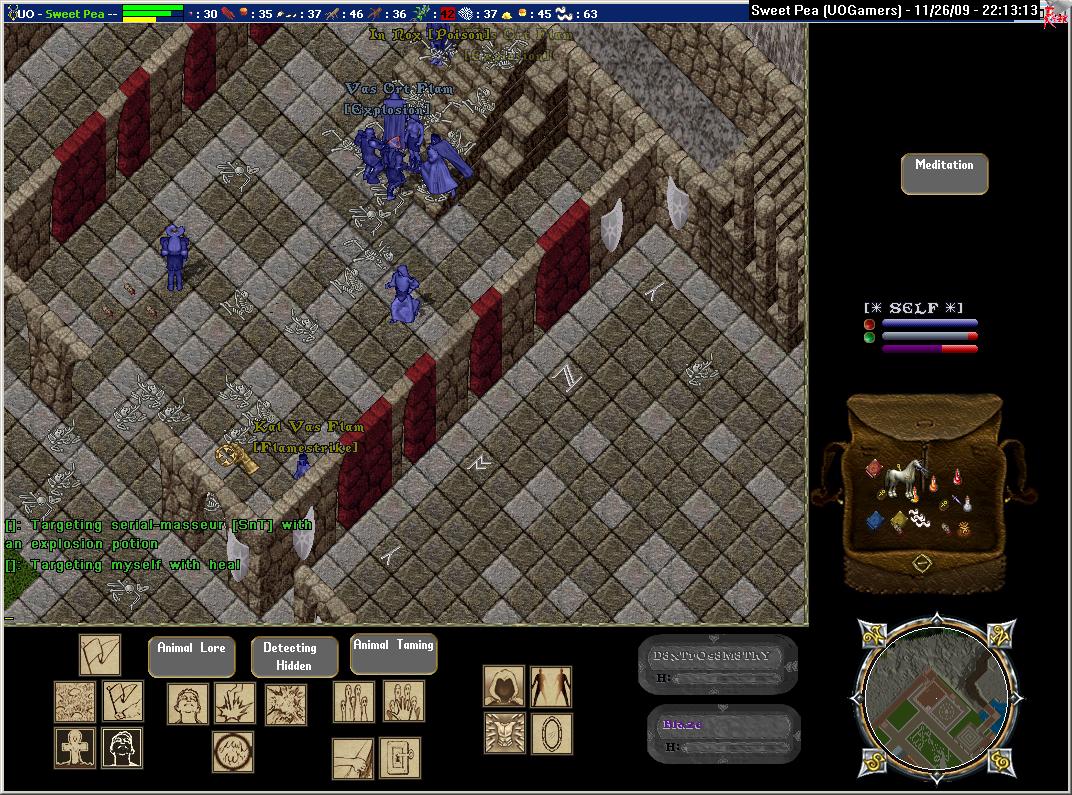The image size is (1072, 795).
Task: Cast the two-figures spell icon
Action: 551,687
